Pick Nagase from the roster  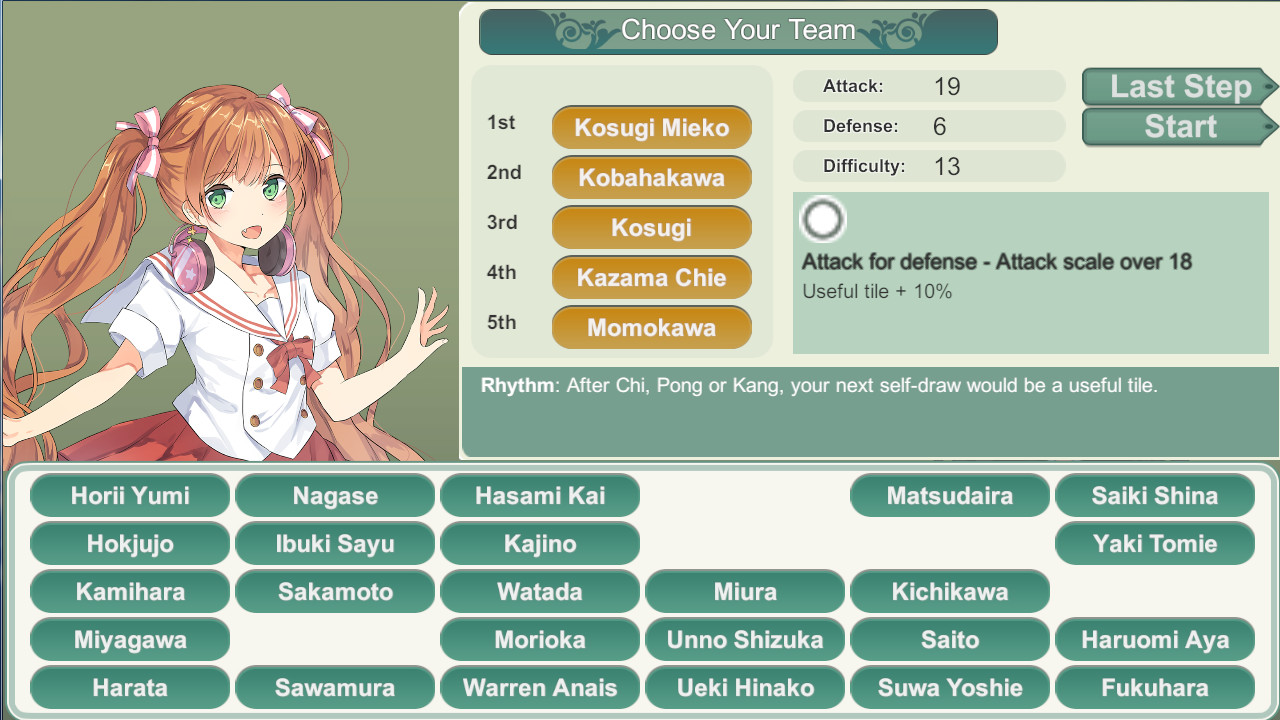tap(335, 495)
